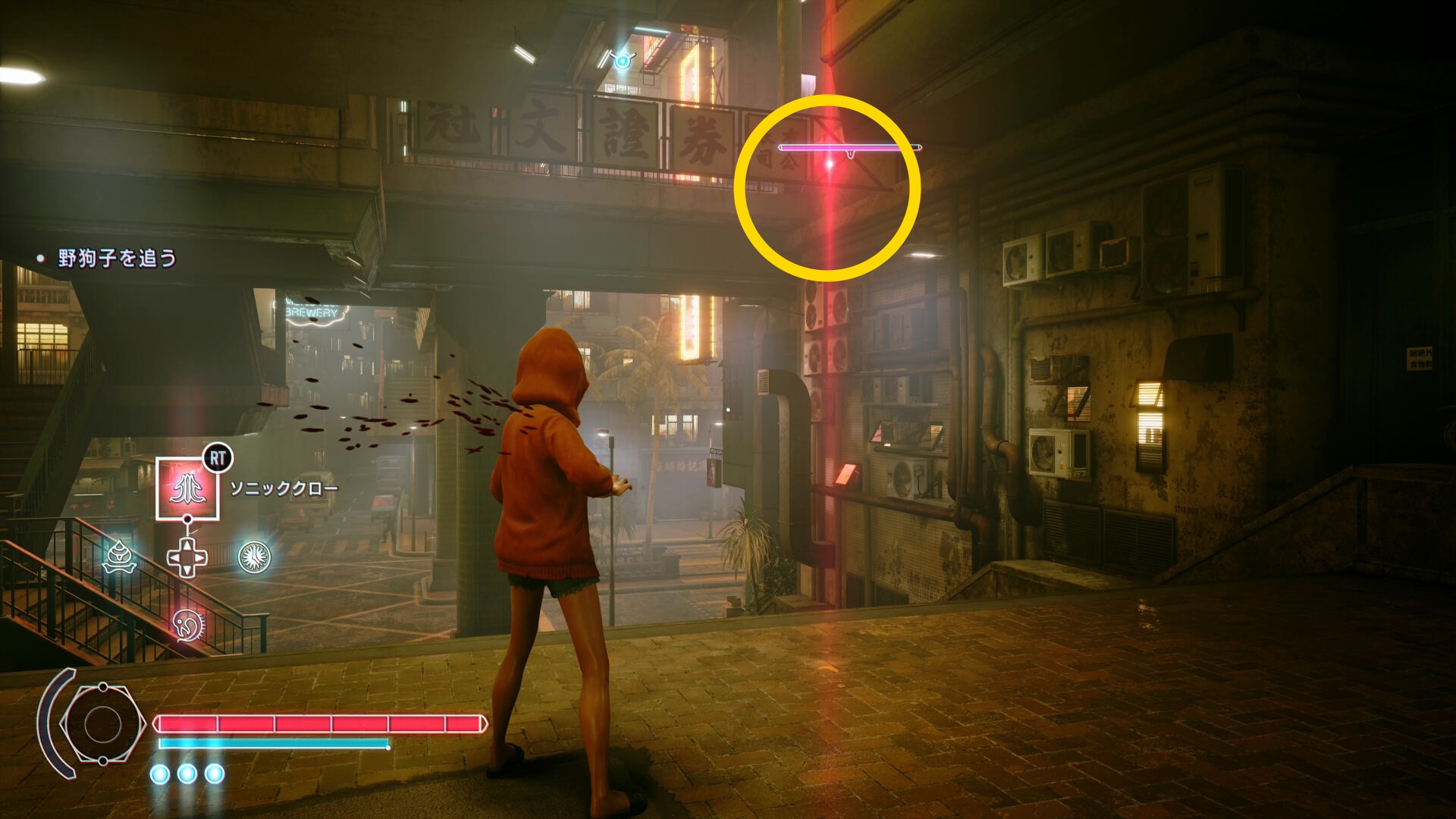
Task: Activate the ソニッククロー claw skill
Action: [187, 489]
